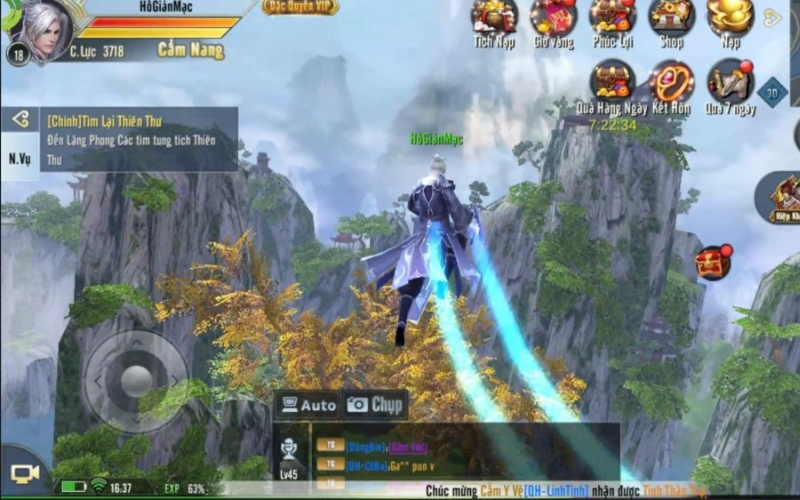Toggle the 3D view diamond button

pyautogui.click(x=772, y=92)
